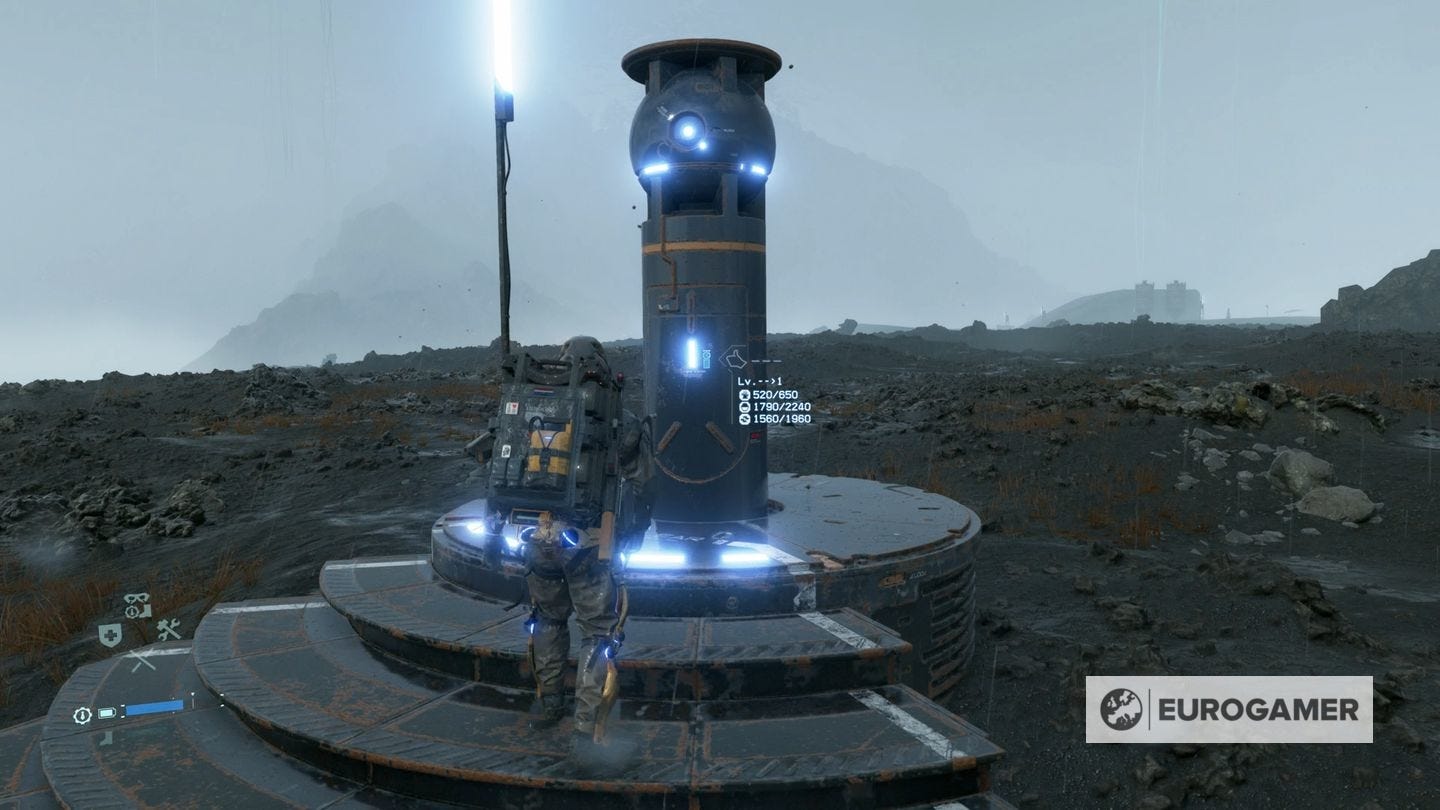Select the battery indicator icon
Screen dimensions: 1440x810
click(106, 712)
